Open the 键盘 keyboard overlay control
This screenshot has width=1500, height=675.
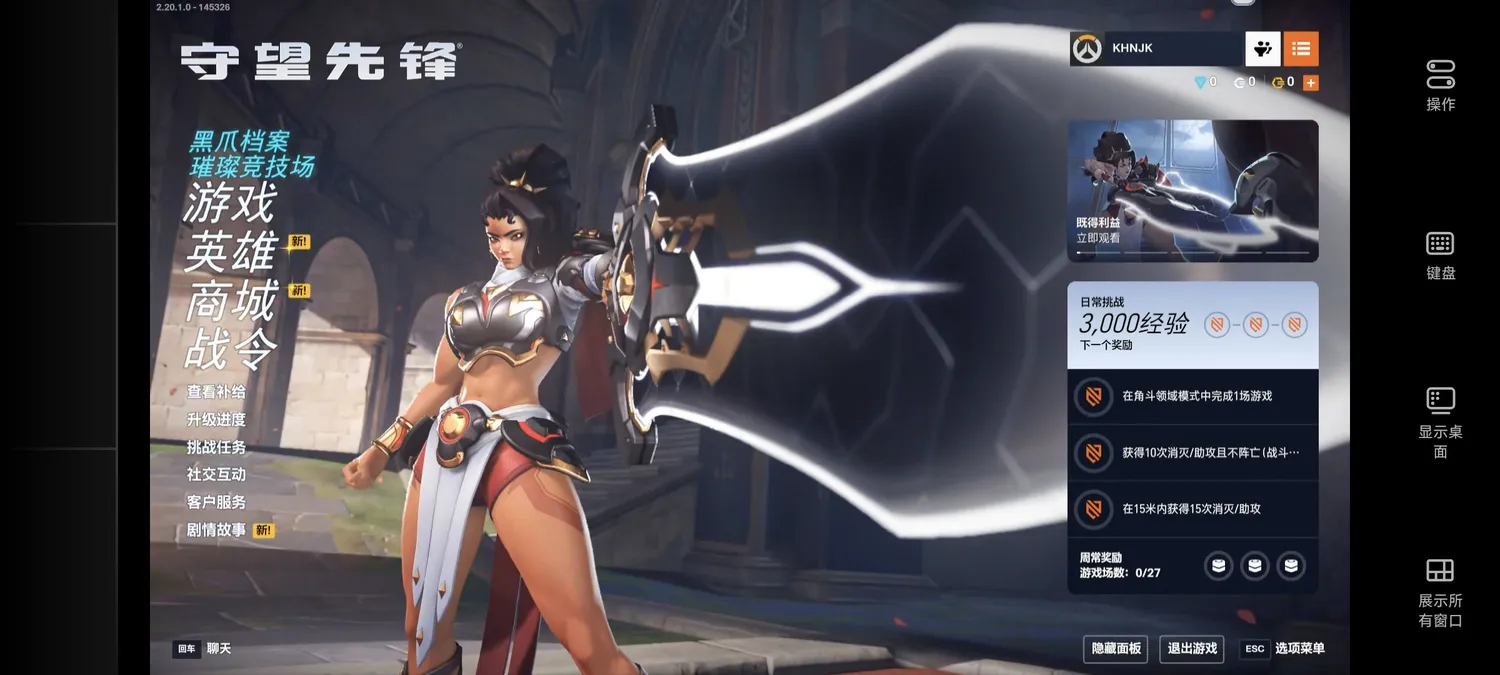click(x=1440, y=255)
